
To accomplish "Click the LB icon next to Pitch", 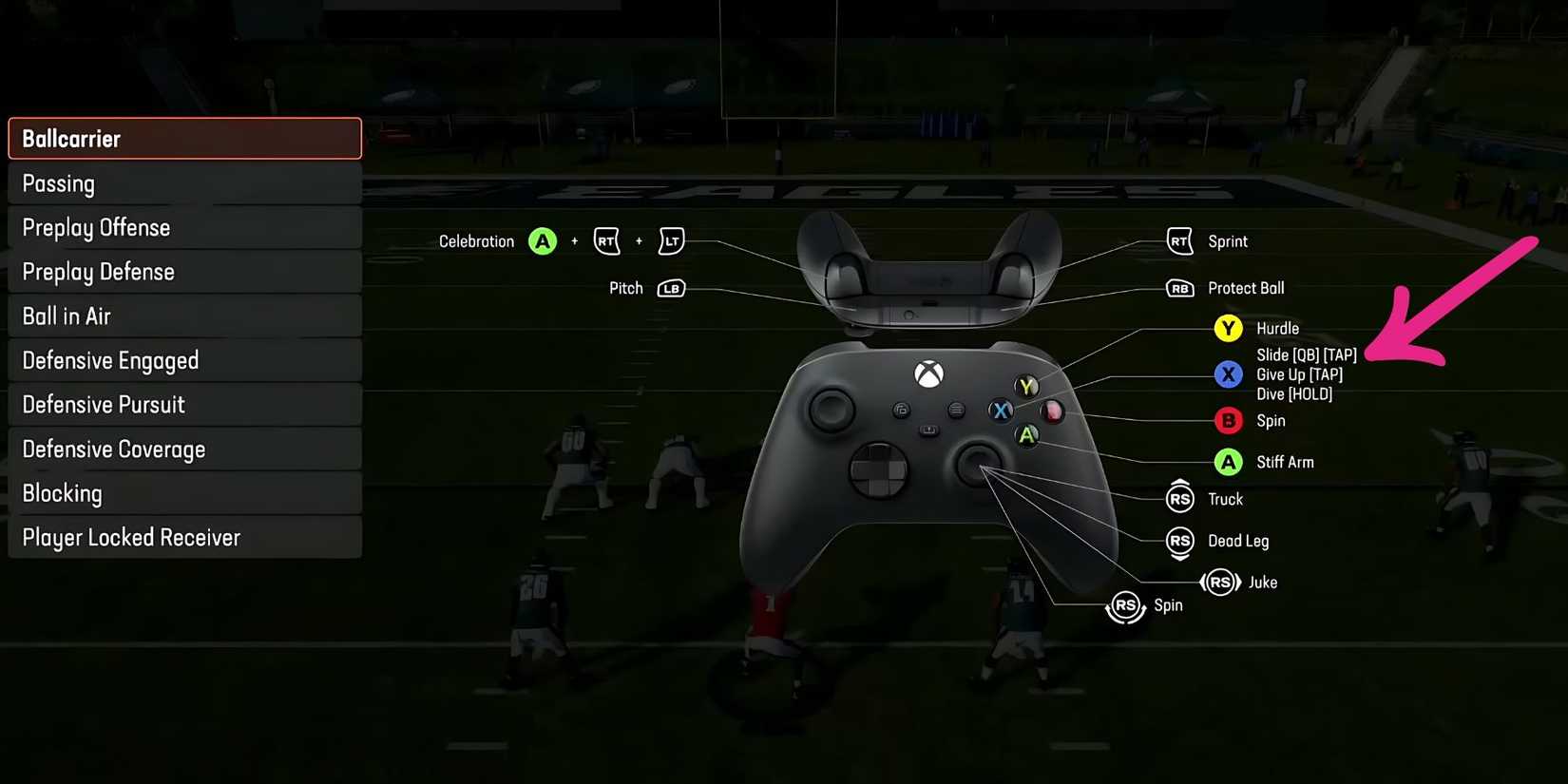I will [x=671, y=288].
